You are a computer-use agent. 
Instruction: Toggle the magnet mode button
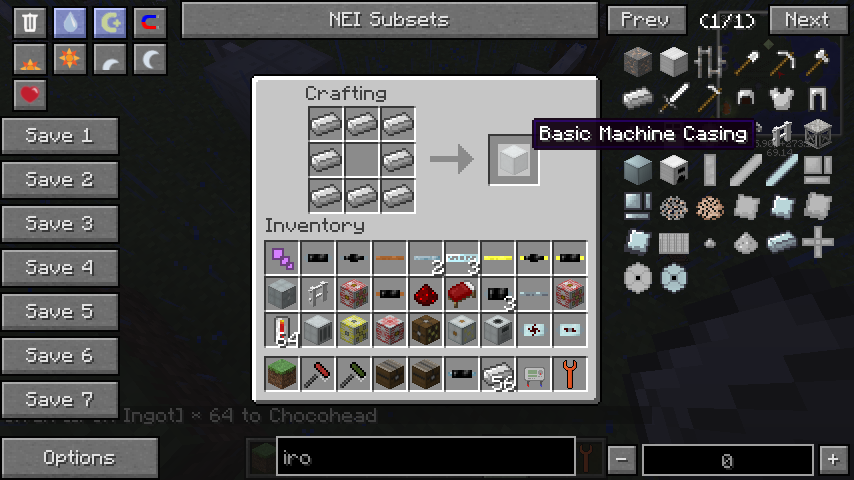150,22
